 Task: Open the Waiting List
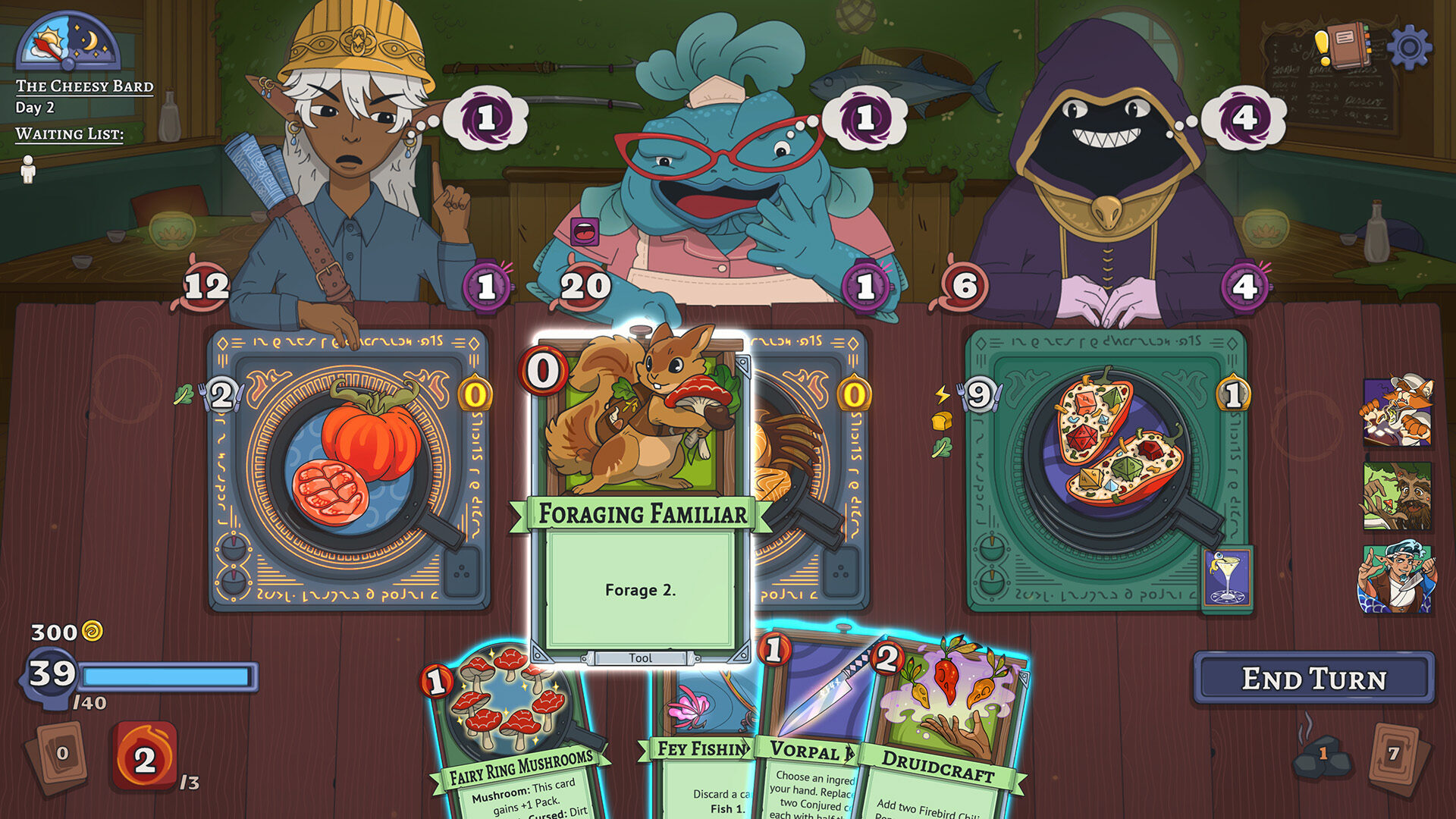[68, 135]
